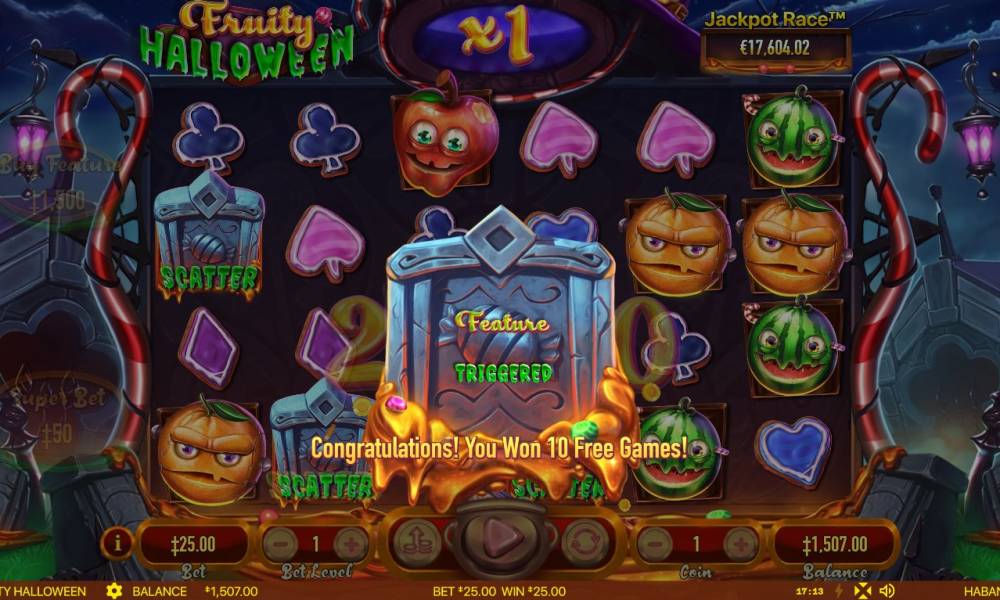Increase the Bet Level
Viewport: 1000px width, 600px height.
pyautogui.click(x=351, y=544)
